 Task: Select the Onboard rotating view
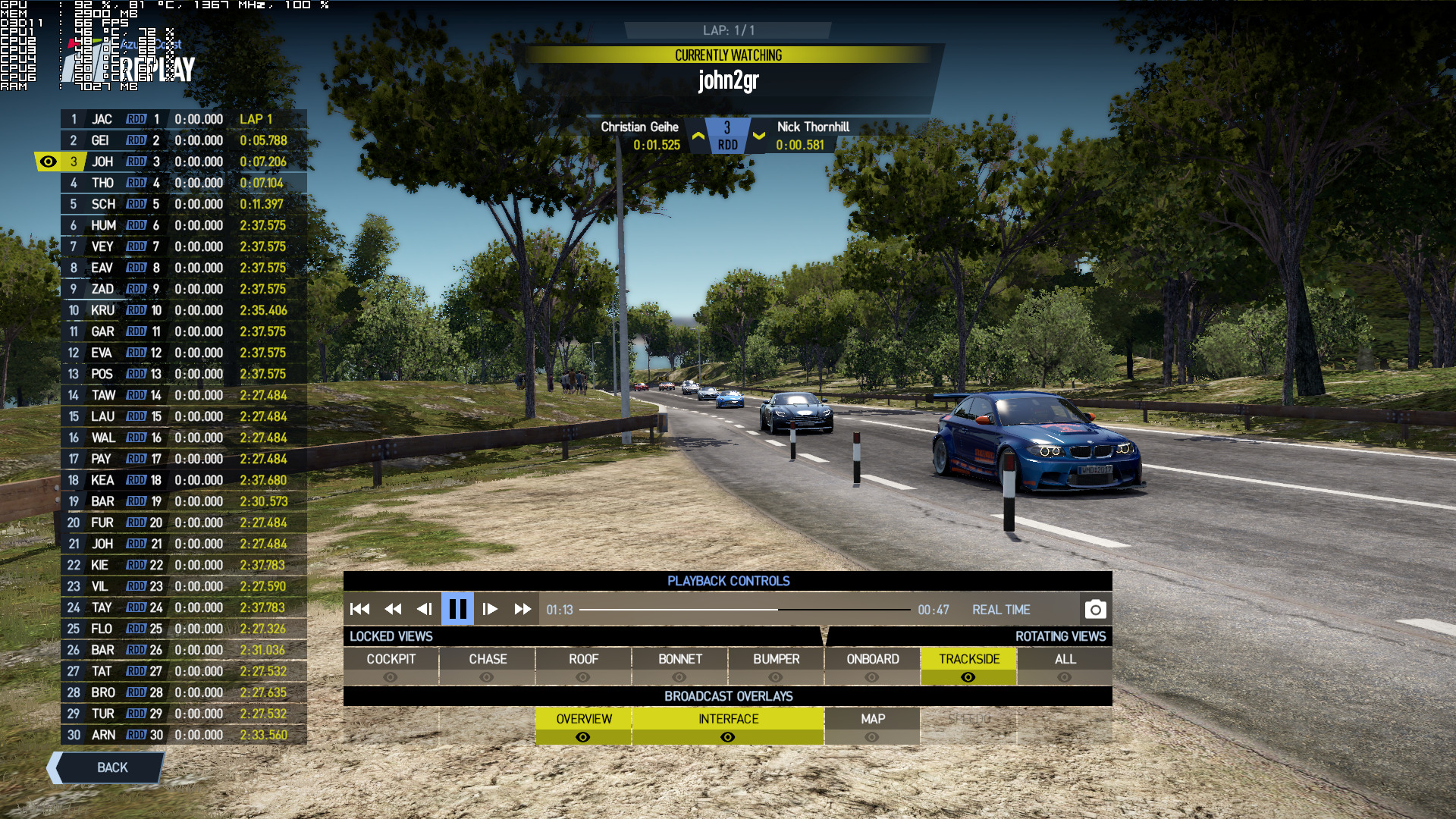click(872, 666)
